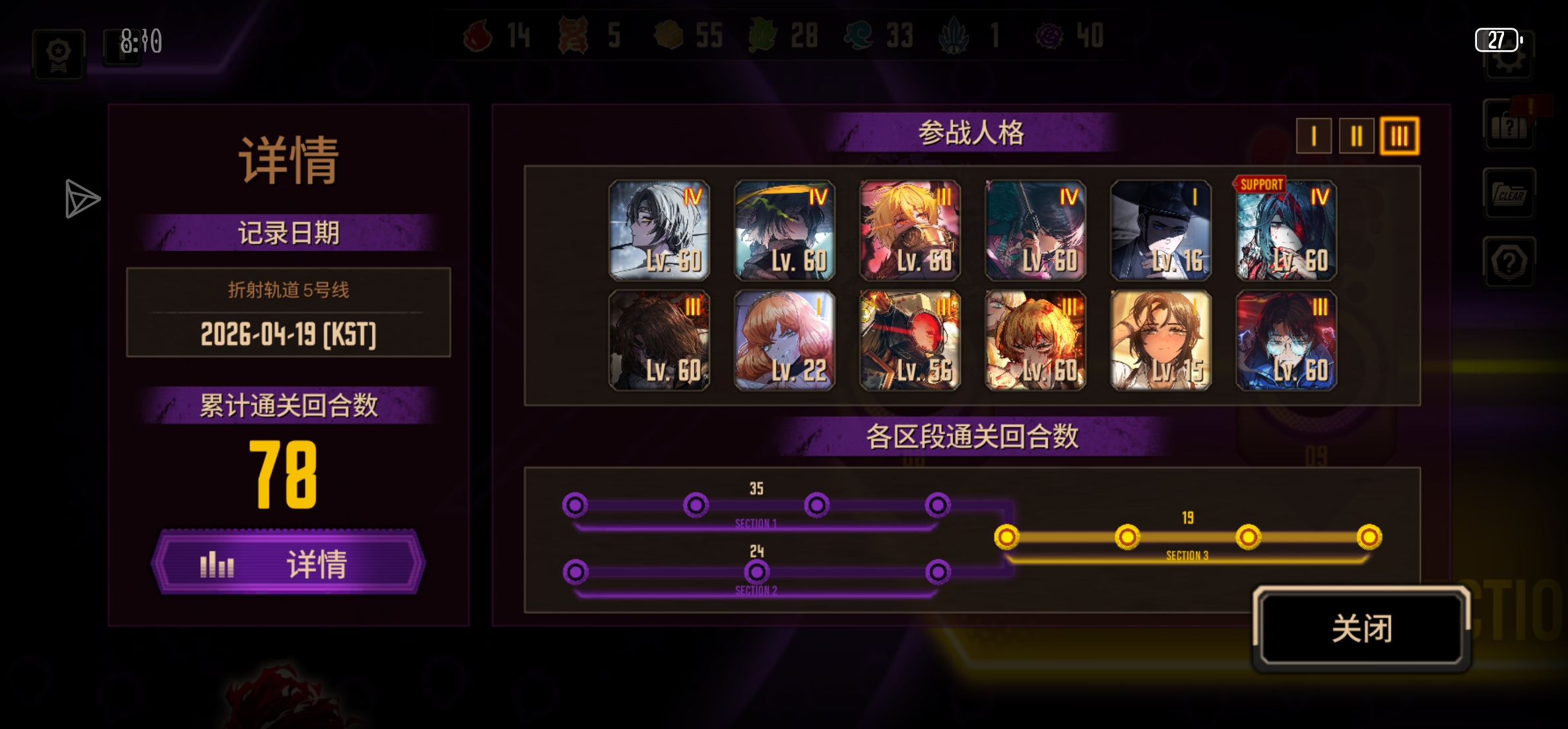The height and width of the screenshot is (729, 1568).
Task: Switch to team tab I
Action: click(1313, 135)
